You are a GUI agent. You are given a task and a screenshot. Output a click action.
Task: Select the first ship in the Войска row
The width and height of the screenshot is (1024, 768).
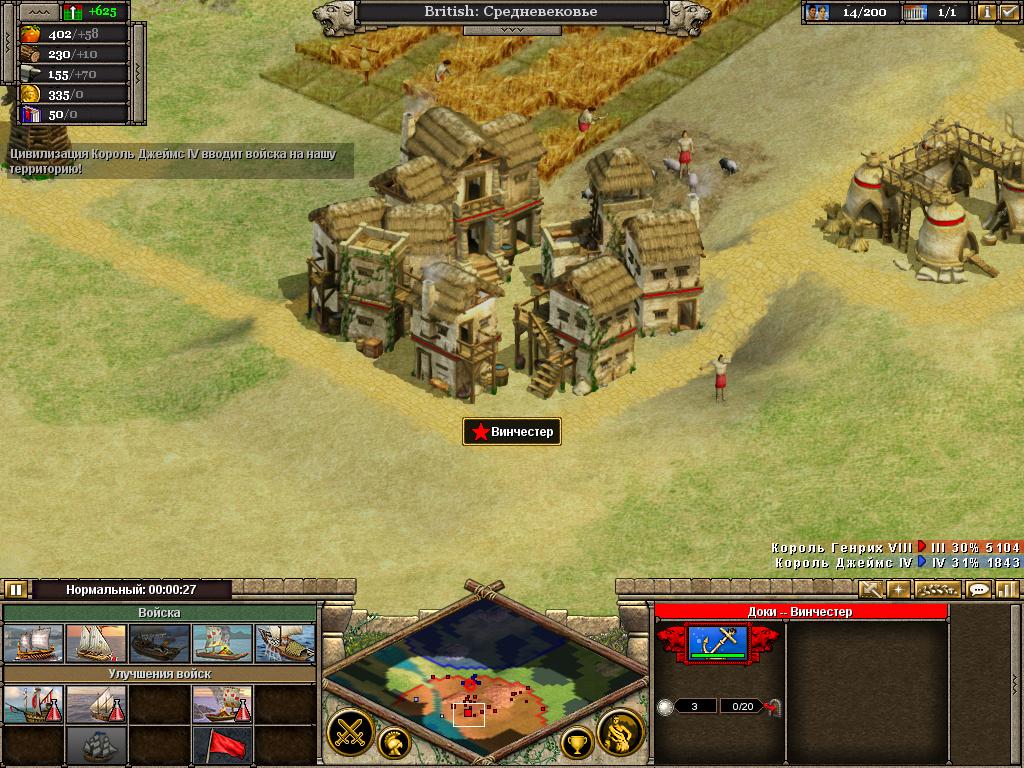(x=33, y=643)
